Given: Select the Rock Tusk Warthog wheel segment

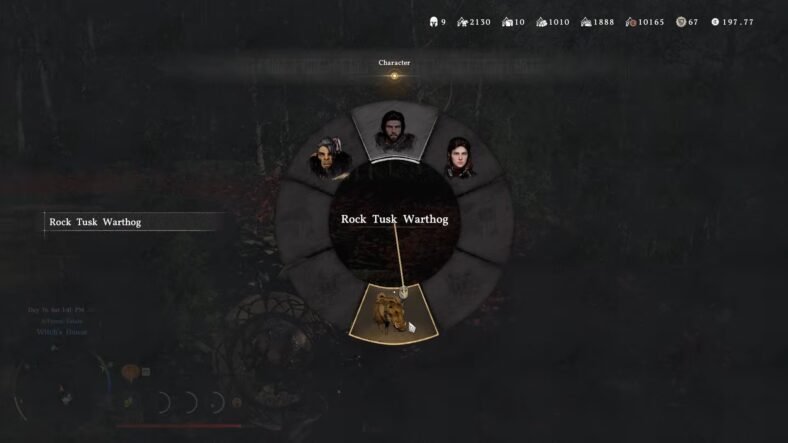Looking at the screenshot, I should (393, 313).
